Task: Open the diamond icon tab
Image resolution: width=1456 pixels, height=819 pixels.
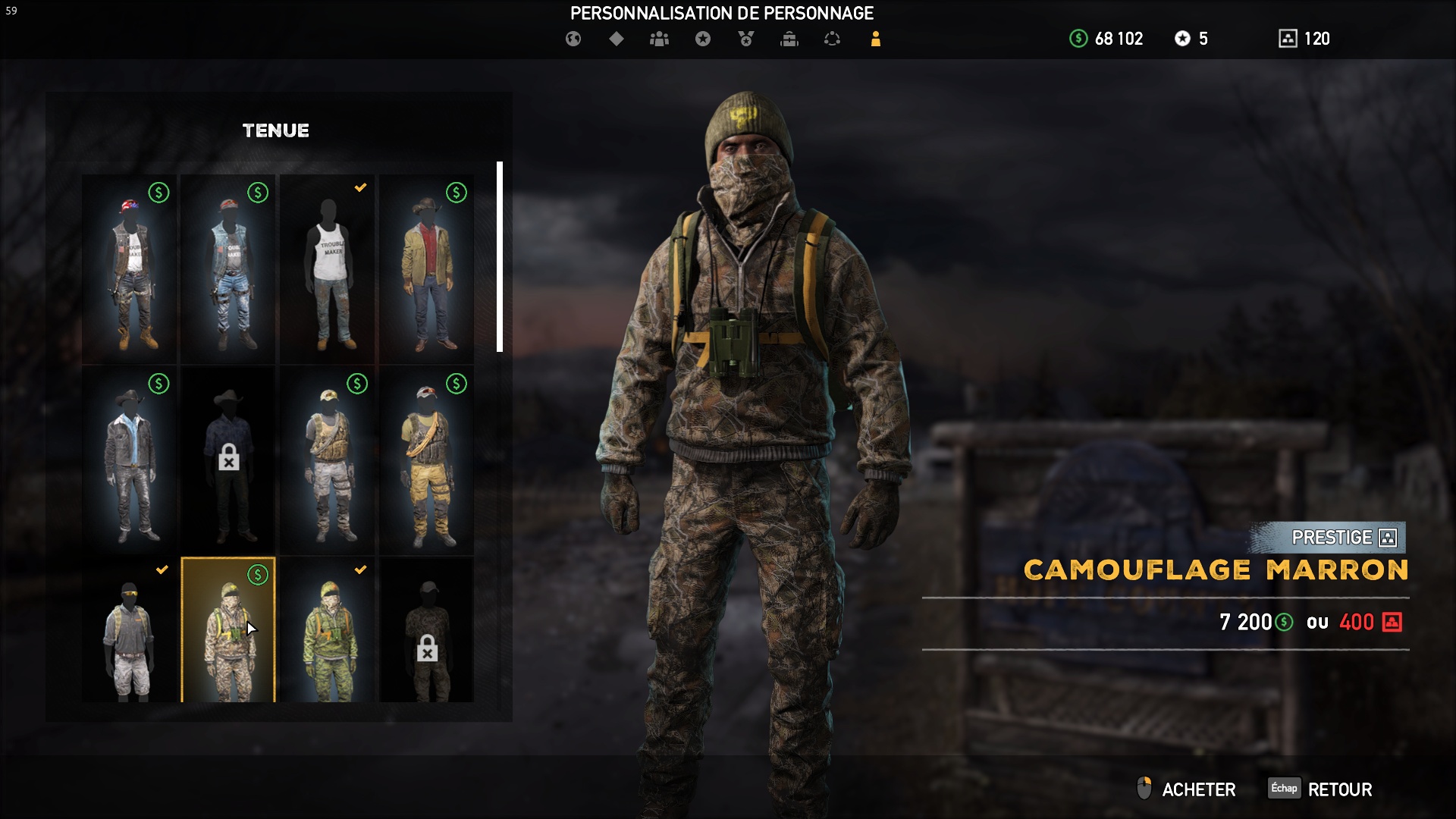Action: tap(617, 39)
